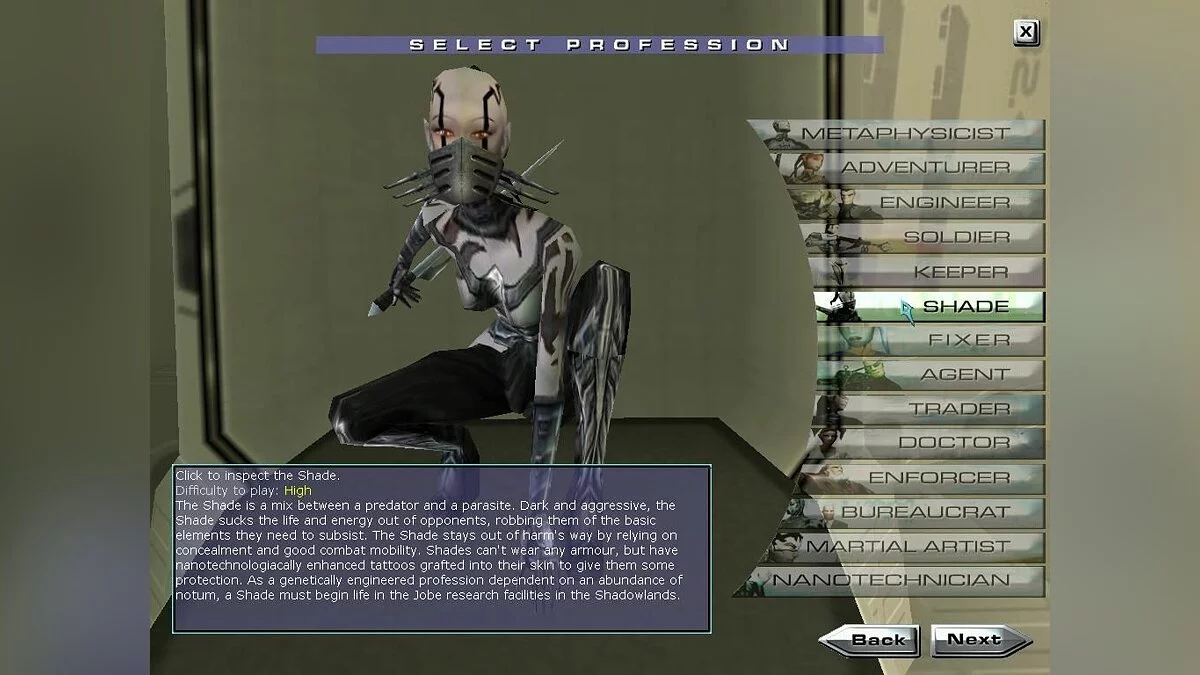This screenshot has height=675, width=1200.
Task: Select the Metaphysicist profession
Action: [905, 134]
